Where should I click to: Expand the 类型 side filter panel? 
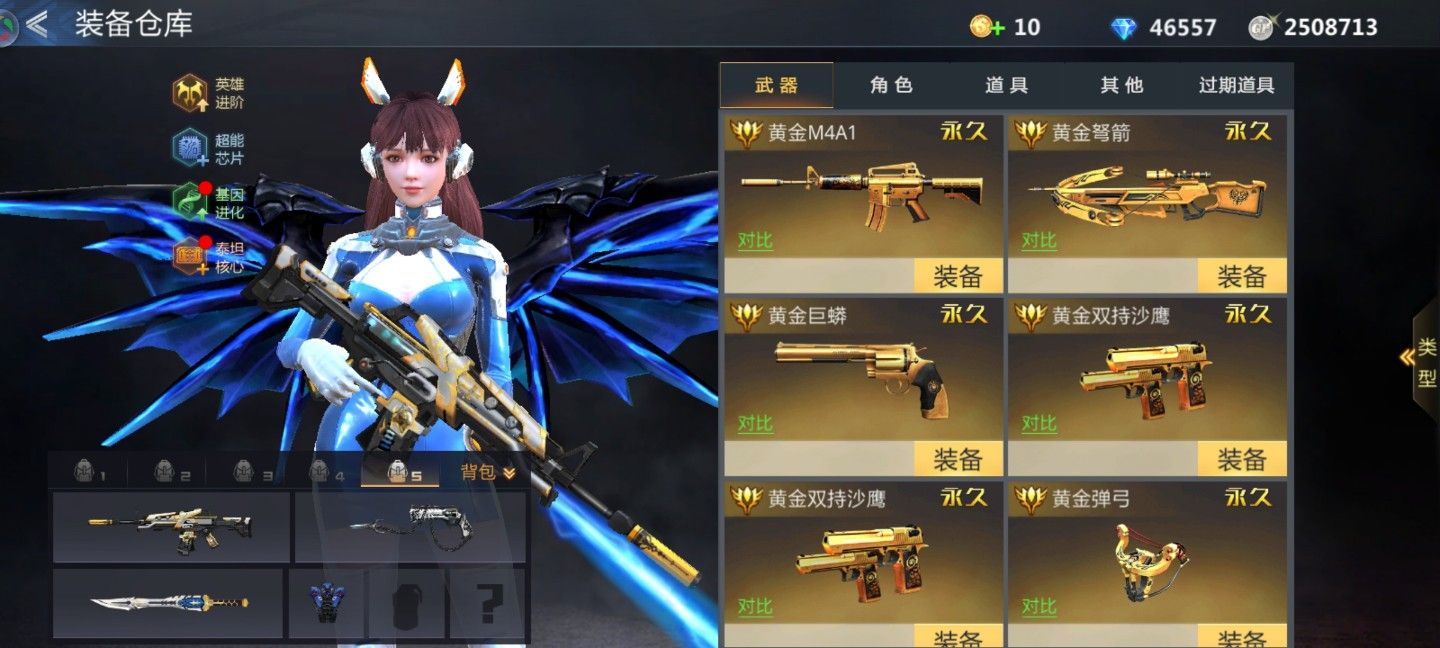tap(1423, 364)
